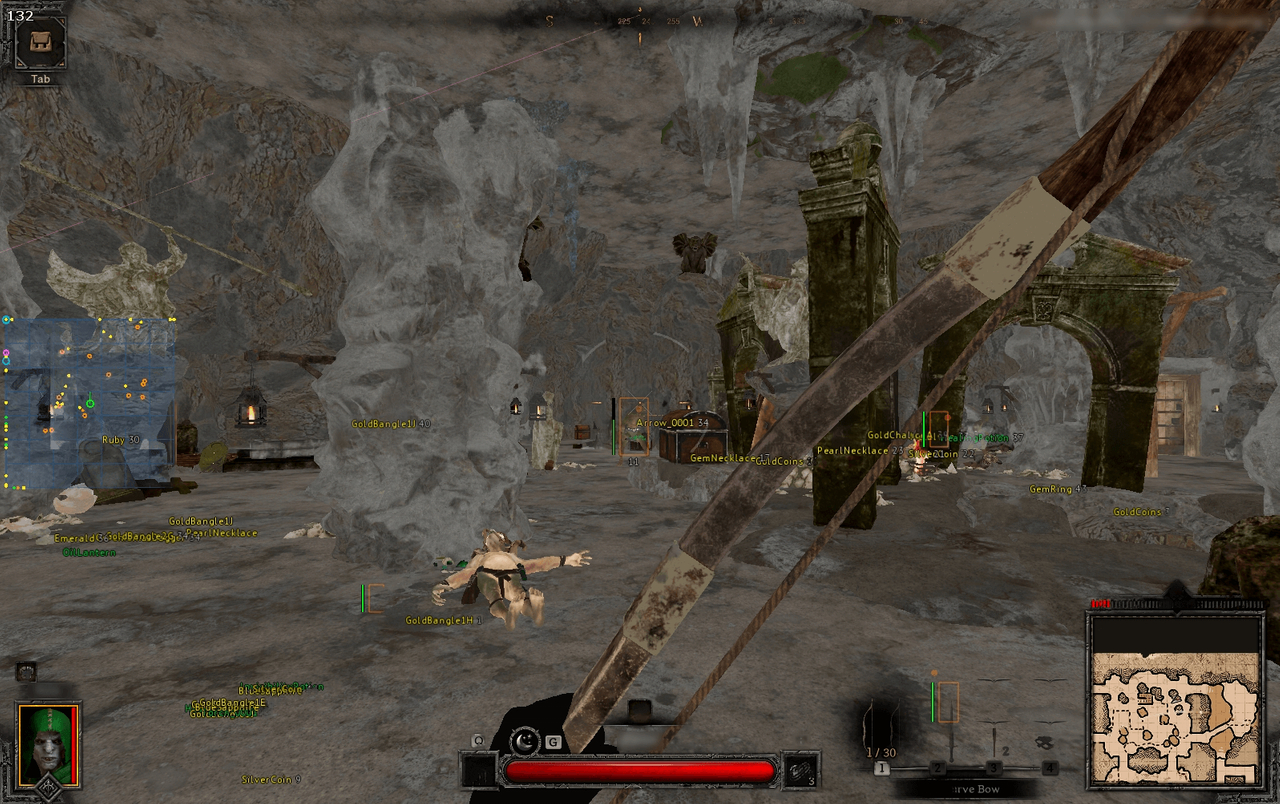Click the empty slot left of the health bar
The height and width of the screenshot is (804, 1280).
click(x=477, y=772)
